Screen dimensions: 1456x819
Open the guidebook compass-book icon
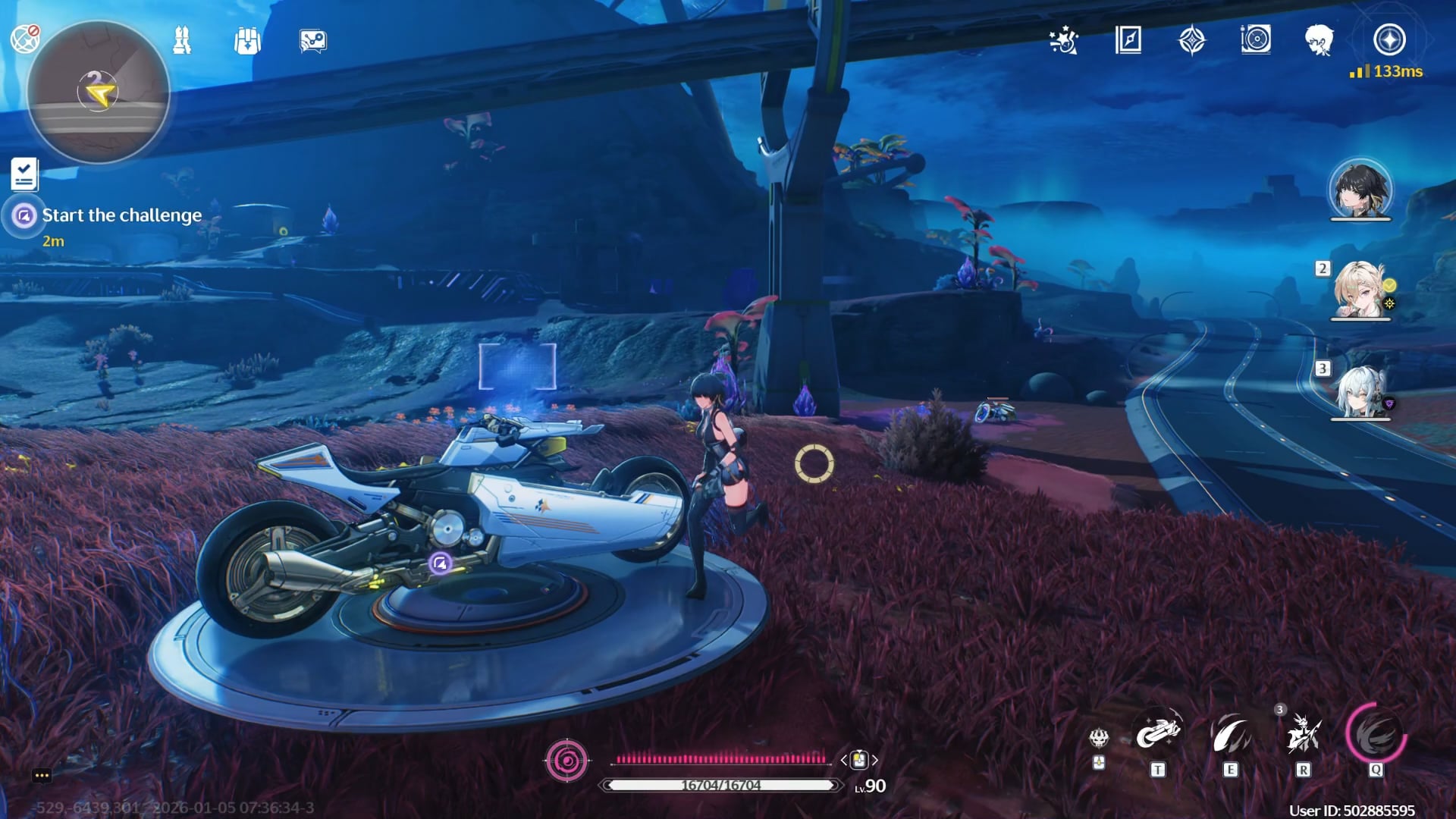tap(1128, 39)
